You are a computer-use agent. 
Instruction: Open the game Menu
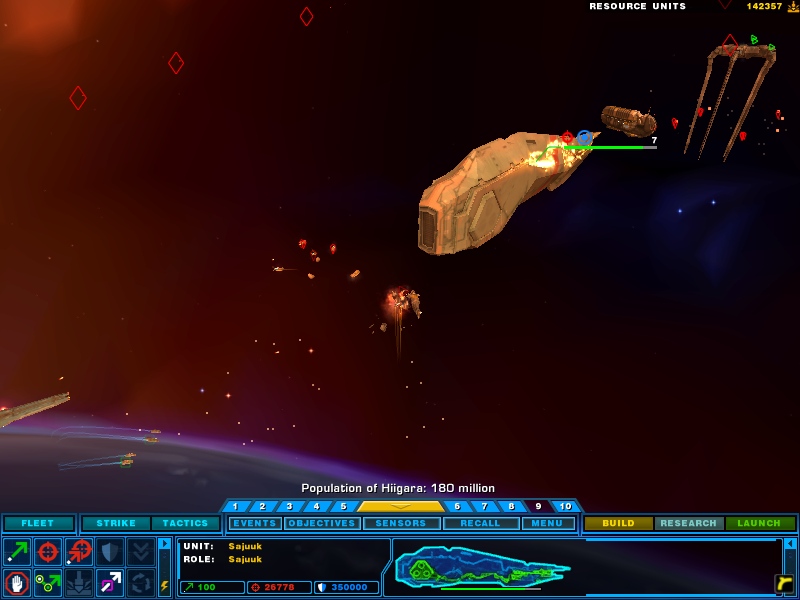[548, 523]
